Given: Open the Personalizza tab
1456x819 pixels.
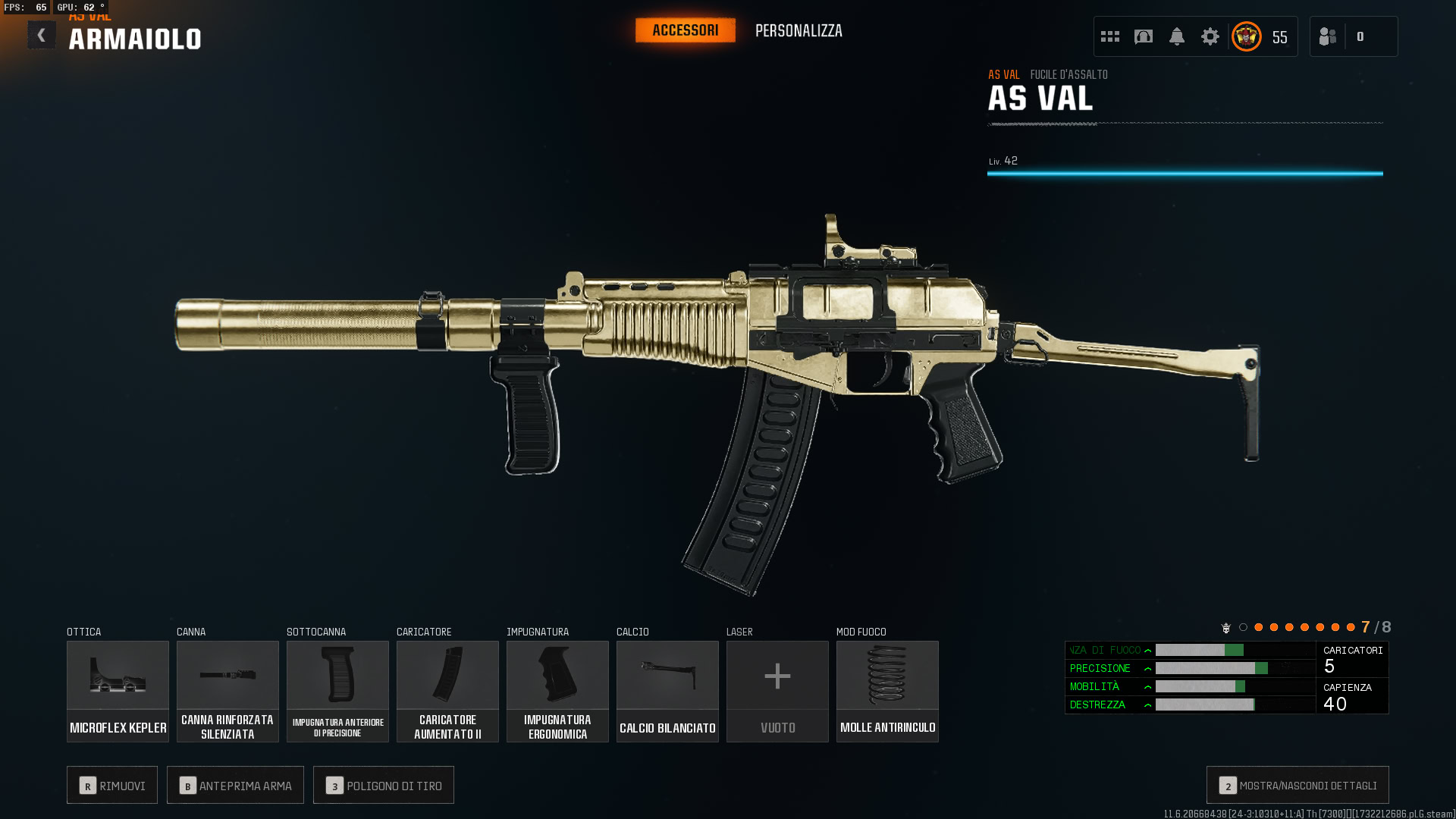Looking at the screenshot, I should [799, 31].
